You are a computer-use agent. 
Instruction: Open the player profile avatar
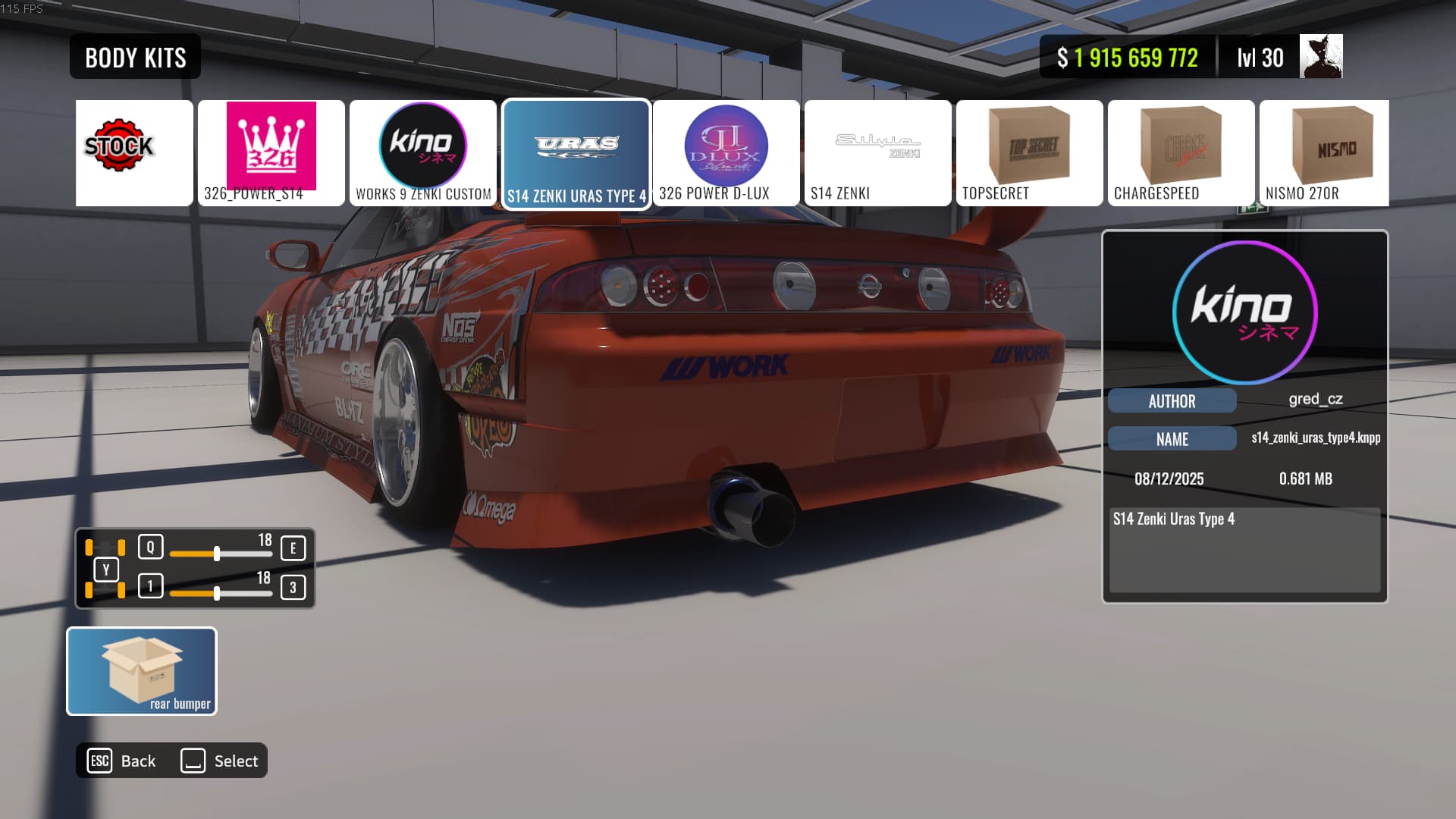[1320, 57]
